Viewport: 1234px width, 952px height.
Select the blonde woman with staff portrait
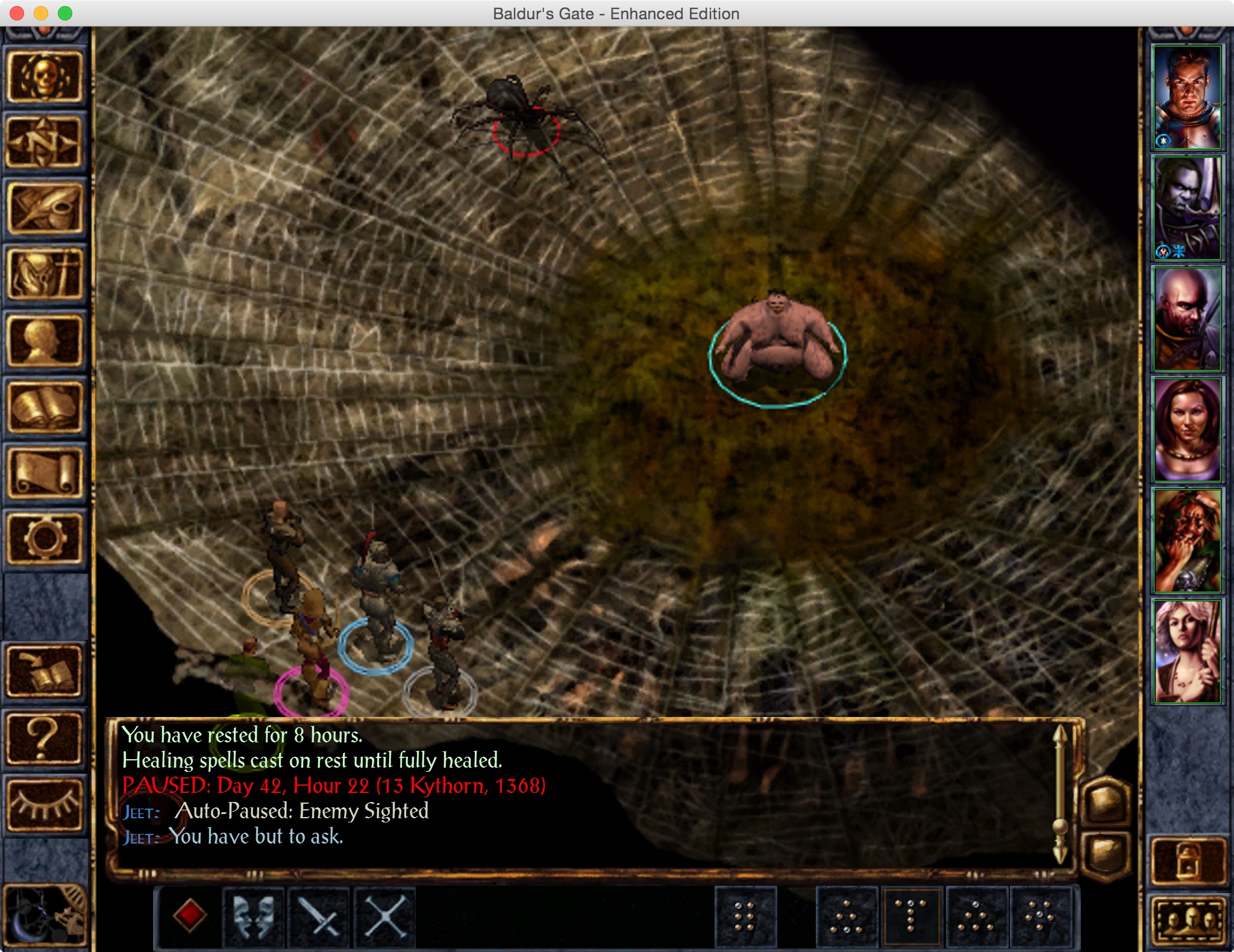click(x=1186, y=651)
